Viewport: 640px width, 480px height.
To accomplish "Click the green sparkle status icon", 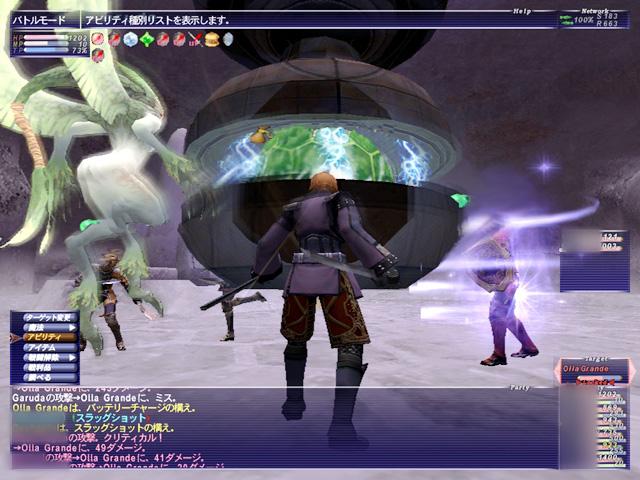I will point(147,39).
